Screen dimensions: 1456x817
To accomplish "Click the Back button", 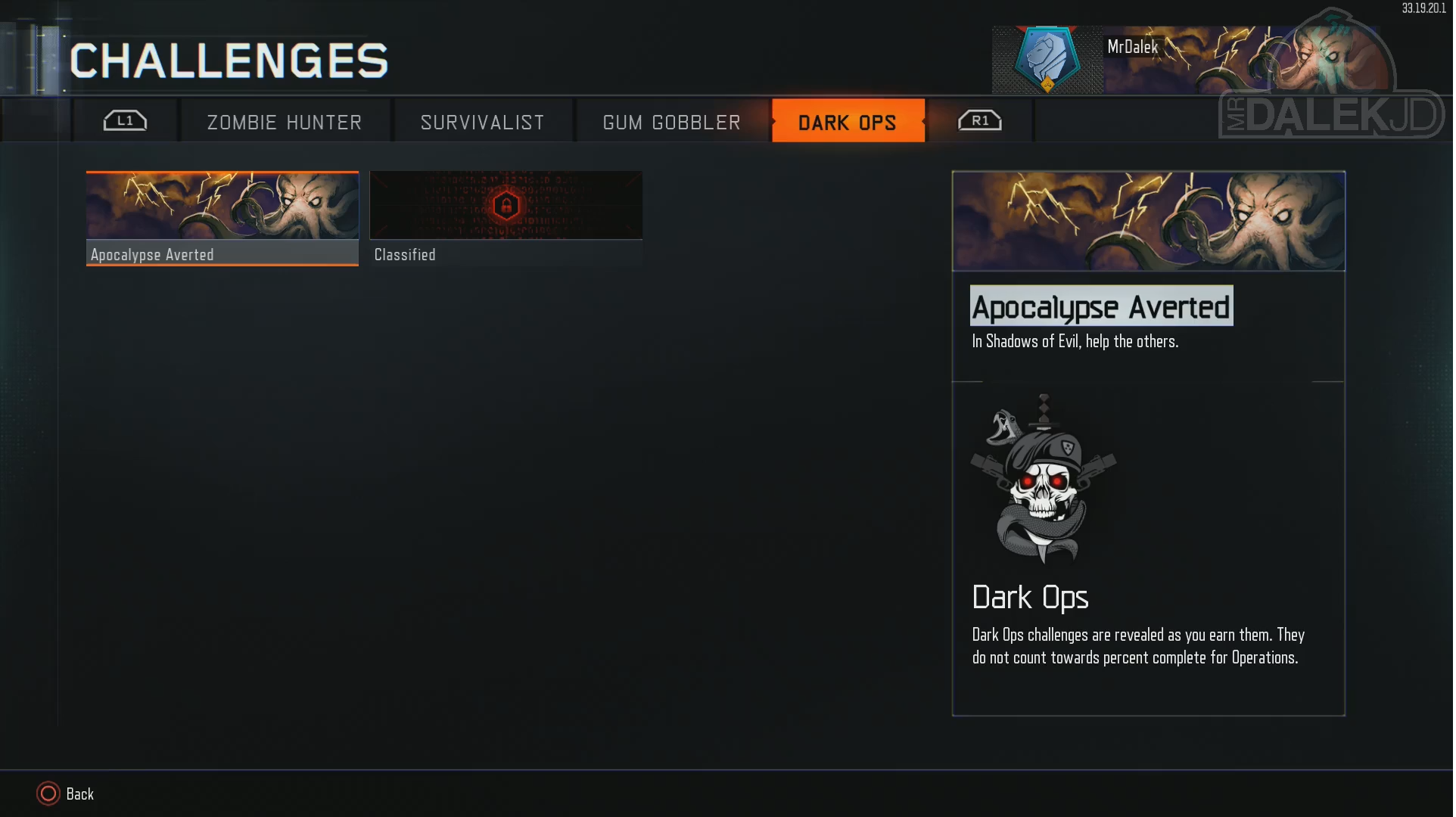I will (79, 794).
